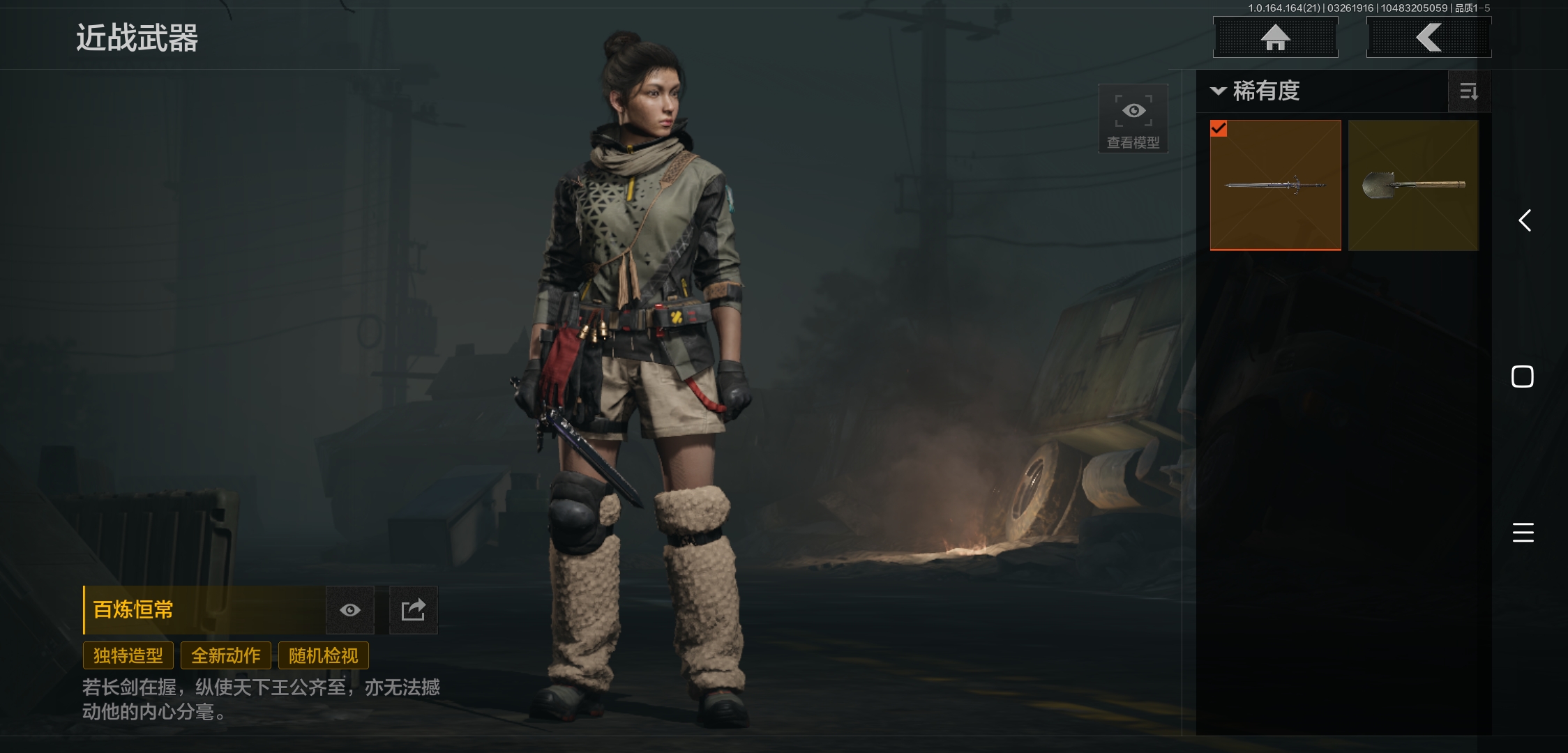Open the 稀有度 rarity filter dropdown

tap(1257, 91)
